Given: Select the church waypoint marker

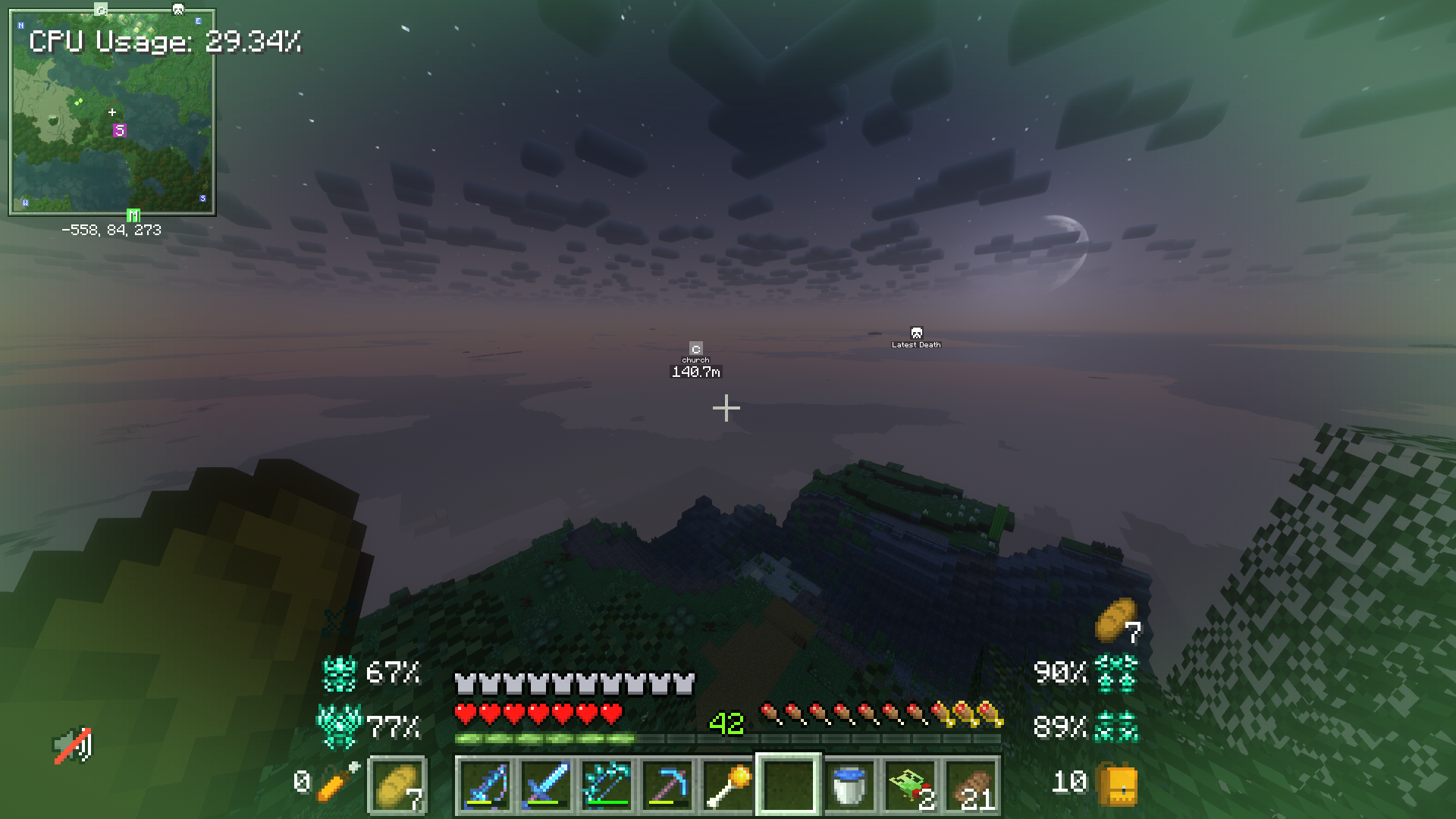Looking at the screenshot, I should tap(695, 349).
